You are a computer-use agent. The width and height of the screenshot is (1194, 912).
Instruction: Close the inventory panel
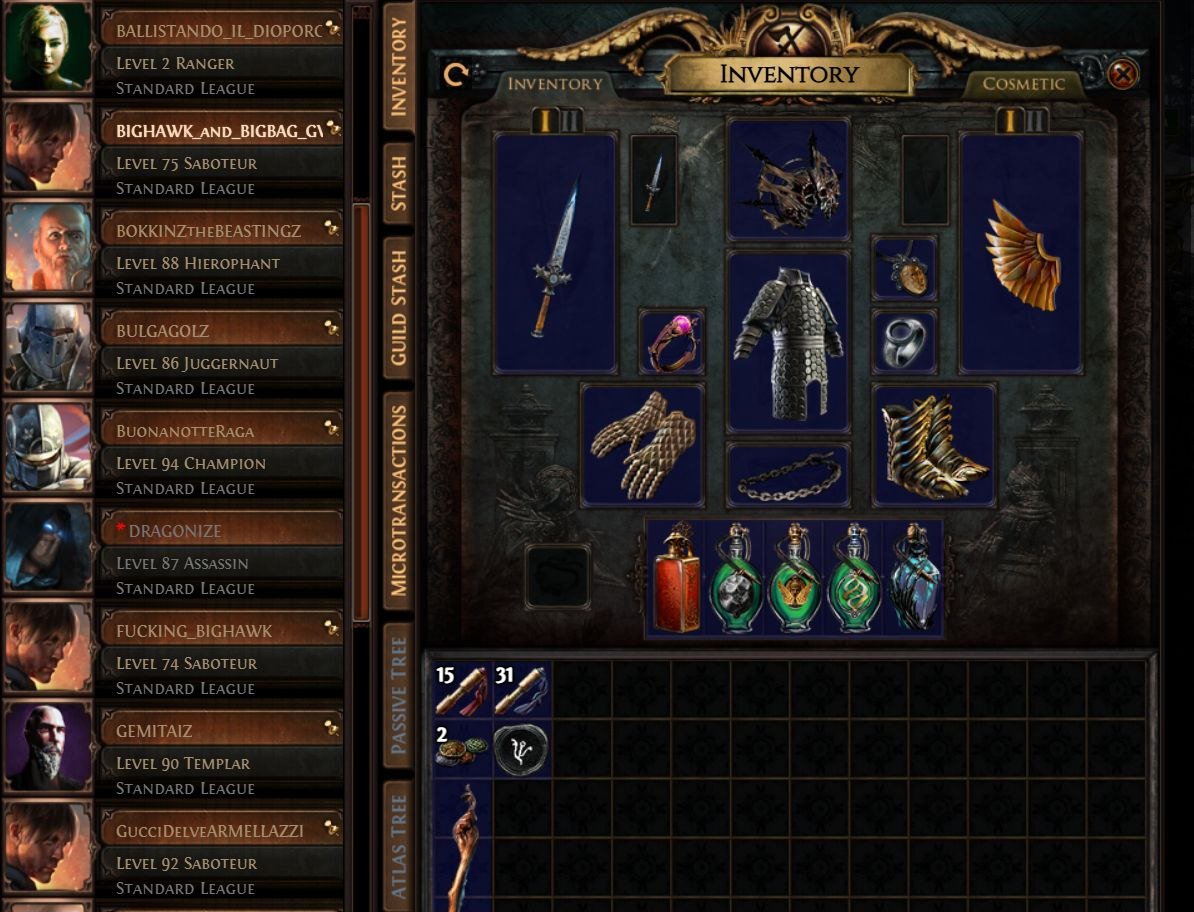coord(1122,75)
